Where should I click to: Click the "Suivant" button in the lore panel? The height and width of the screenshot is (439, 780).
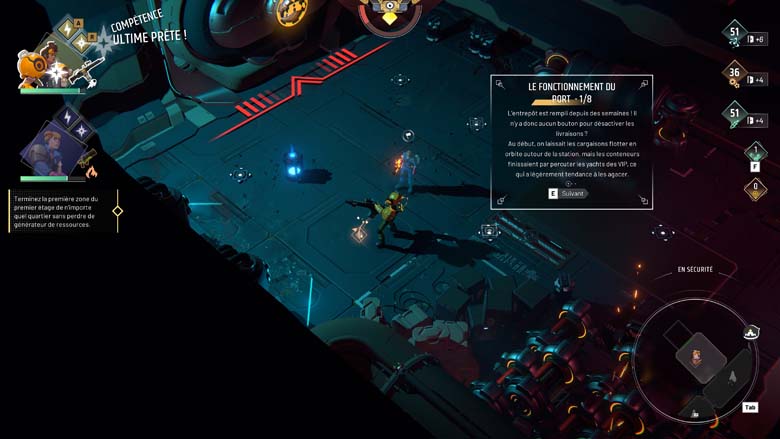(x=568, y=193)
